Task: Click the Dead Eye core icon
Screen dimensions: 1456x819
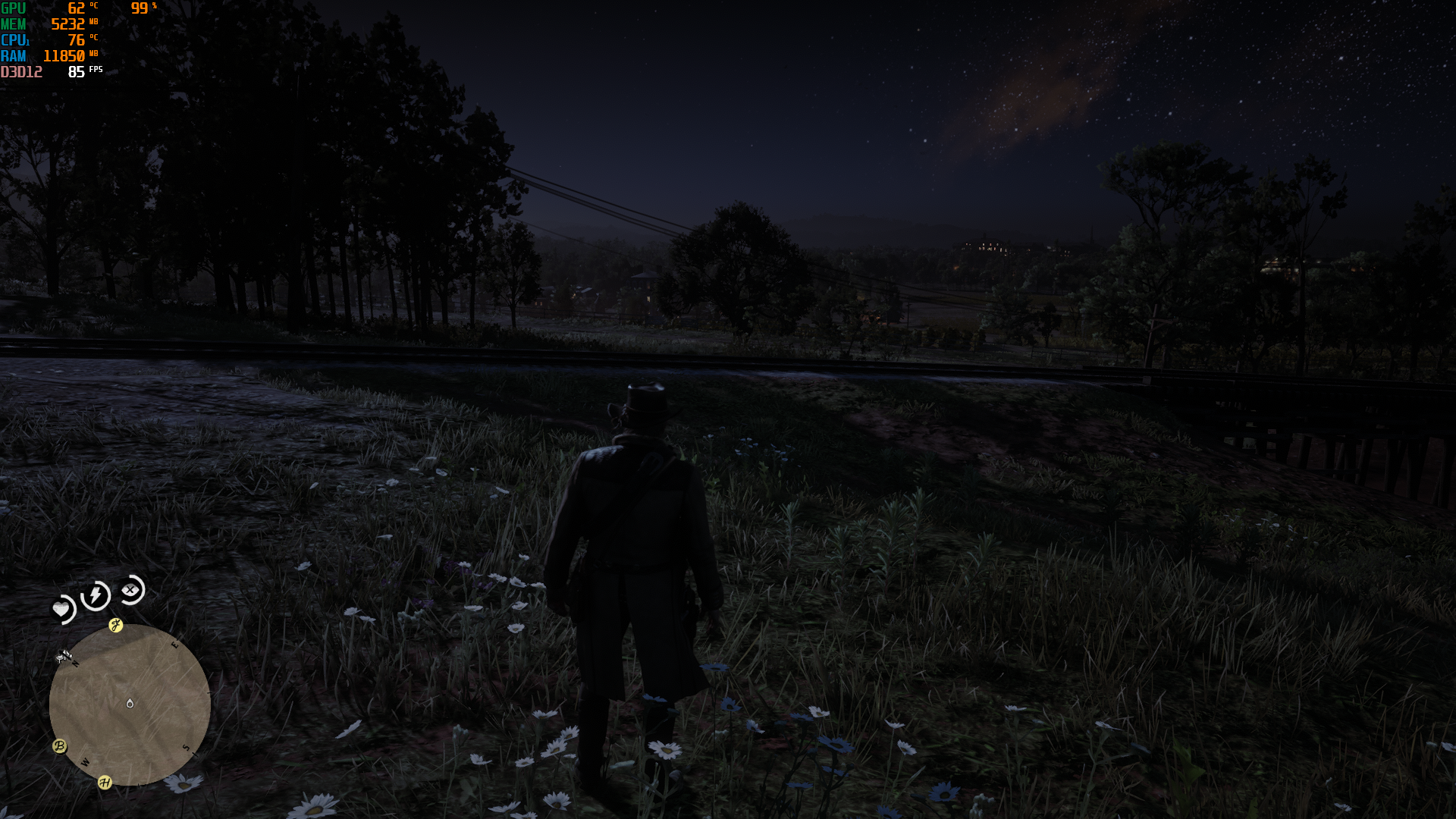Action: pos(132,589)
